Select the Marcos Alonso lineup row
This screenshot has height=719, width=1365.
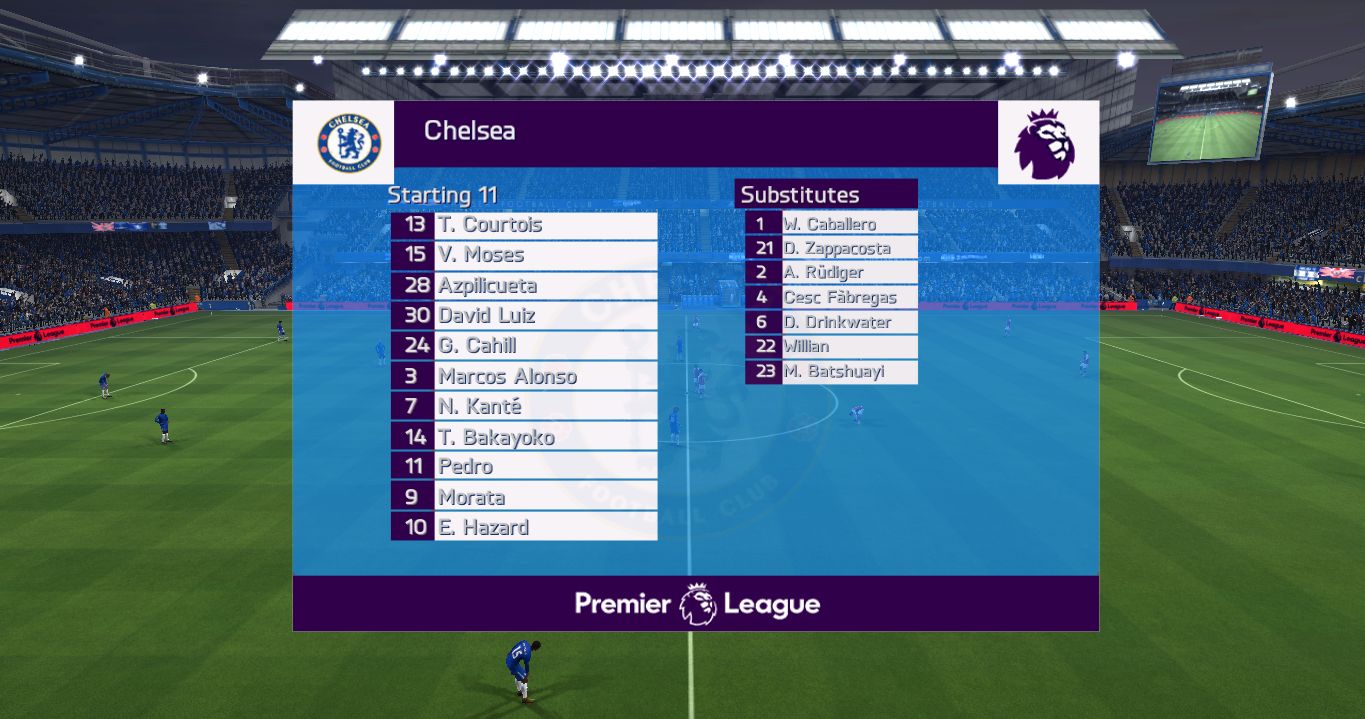click(x=524, y=377)
